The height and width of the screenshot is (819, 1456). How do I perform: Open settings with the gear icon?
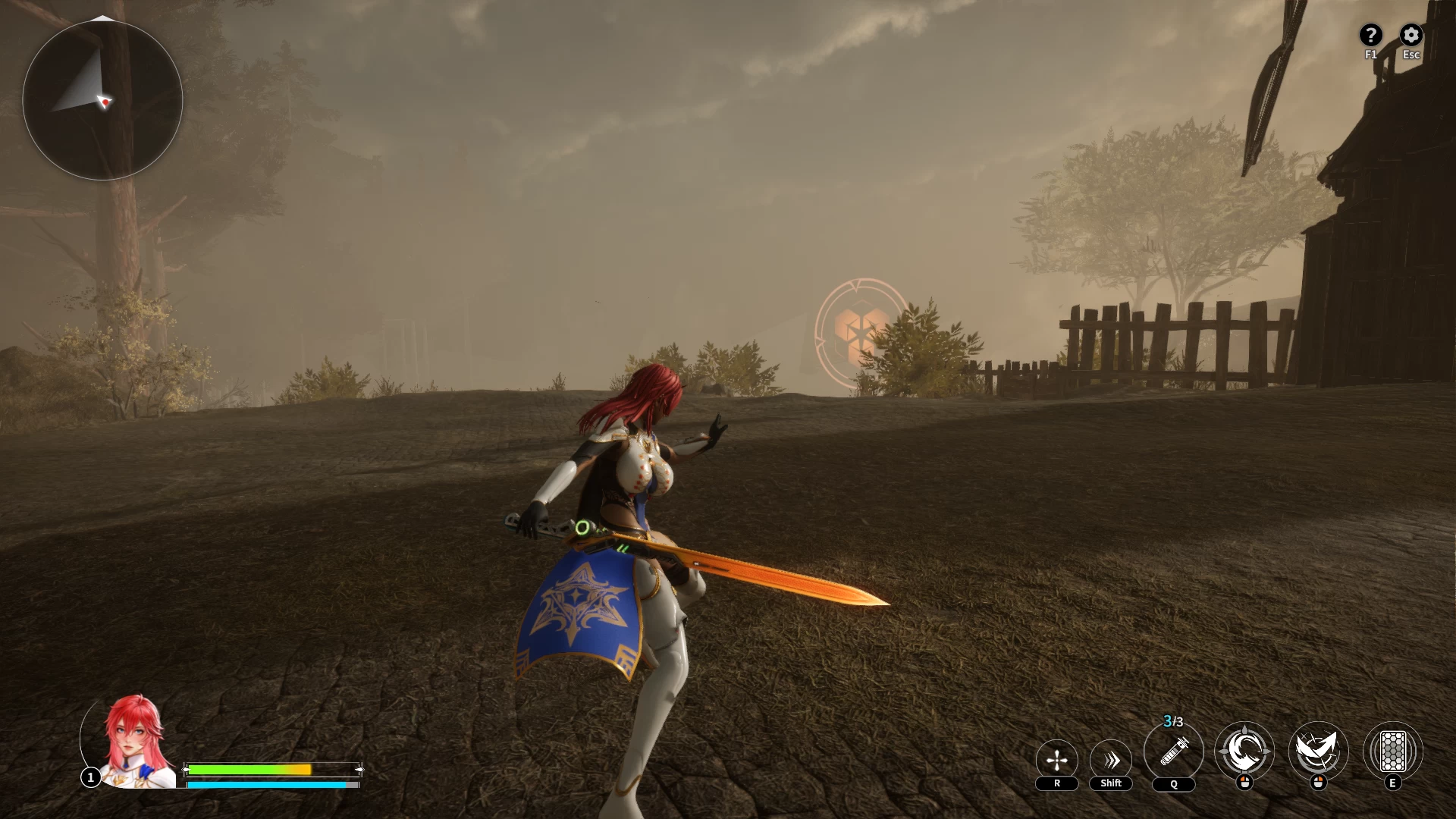1410,35
